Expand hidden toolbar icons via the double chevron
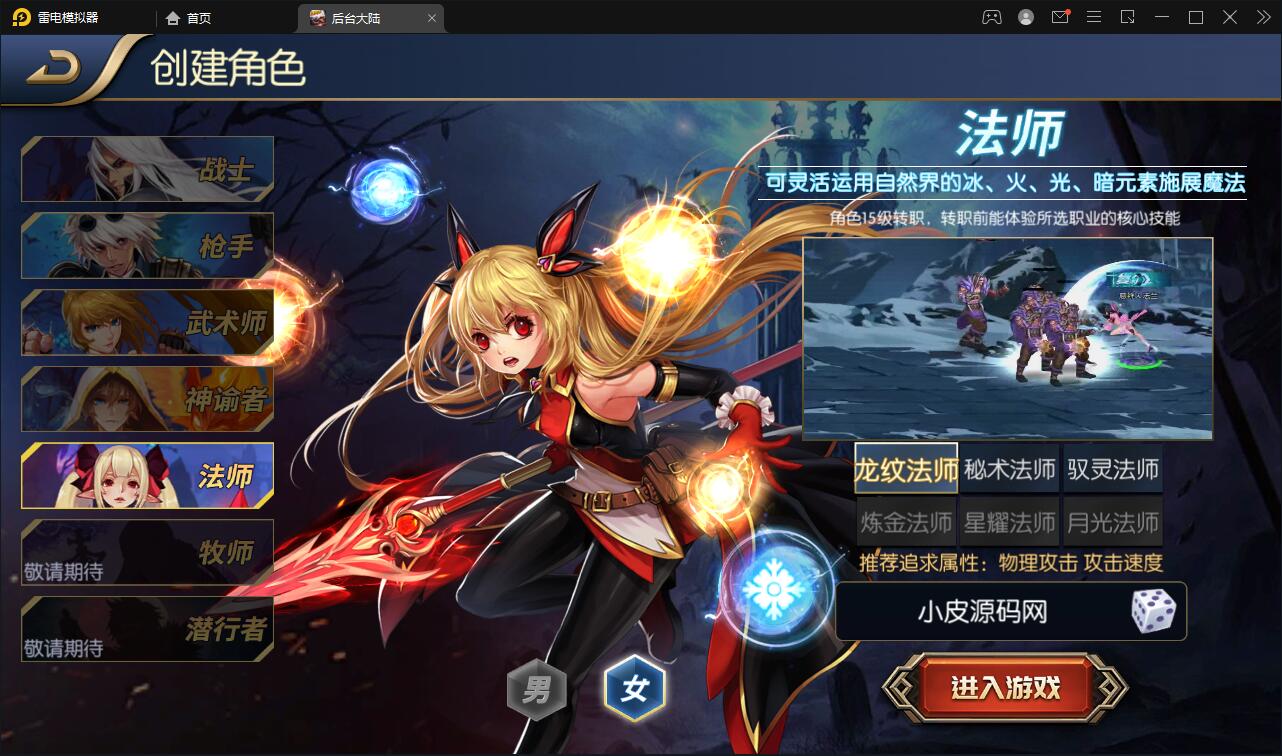1282x756 pixels. click(x=1262, y=17)
